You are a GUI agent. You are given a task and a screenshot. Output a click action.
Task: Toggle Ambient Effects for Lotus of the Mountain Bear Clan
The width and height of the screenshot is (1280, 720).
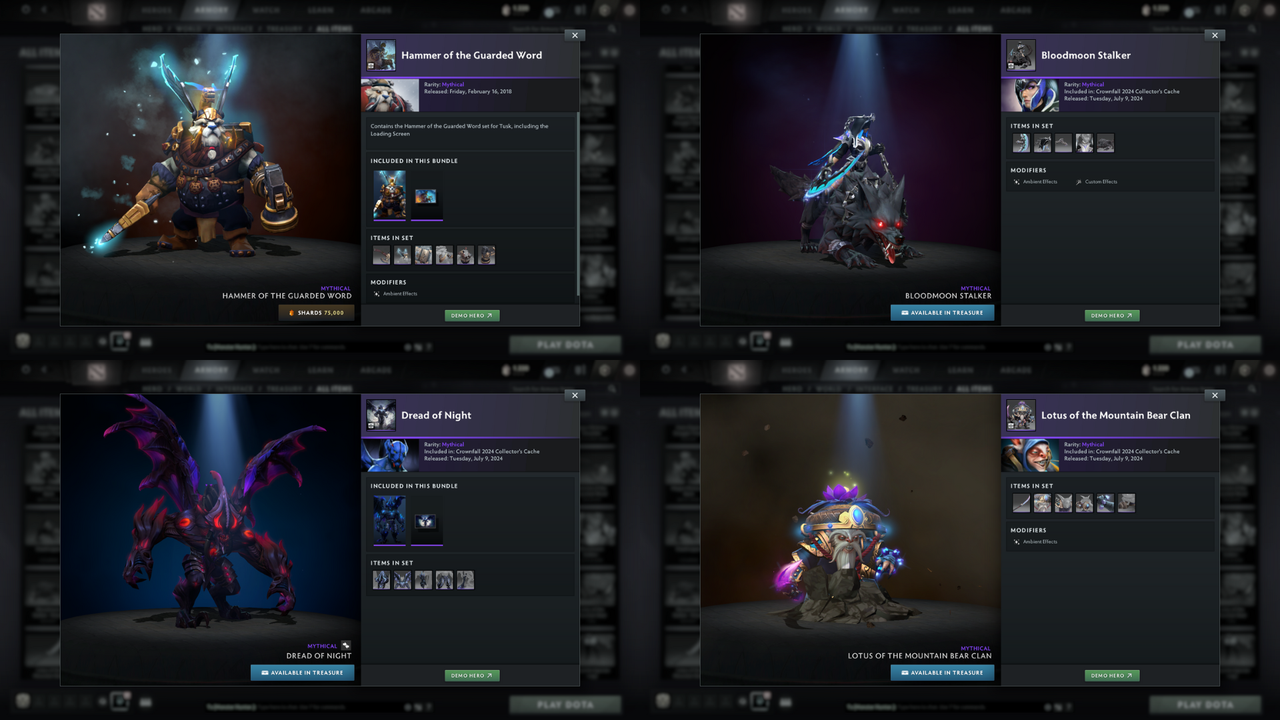(x=1017, y=541)
